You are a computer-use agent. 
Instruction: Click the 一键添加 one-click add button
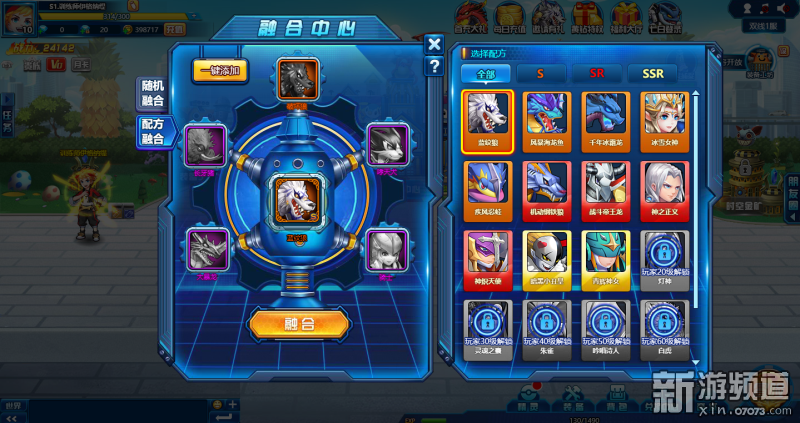(220, 72)
